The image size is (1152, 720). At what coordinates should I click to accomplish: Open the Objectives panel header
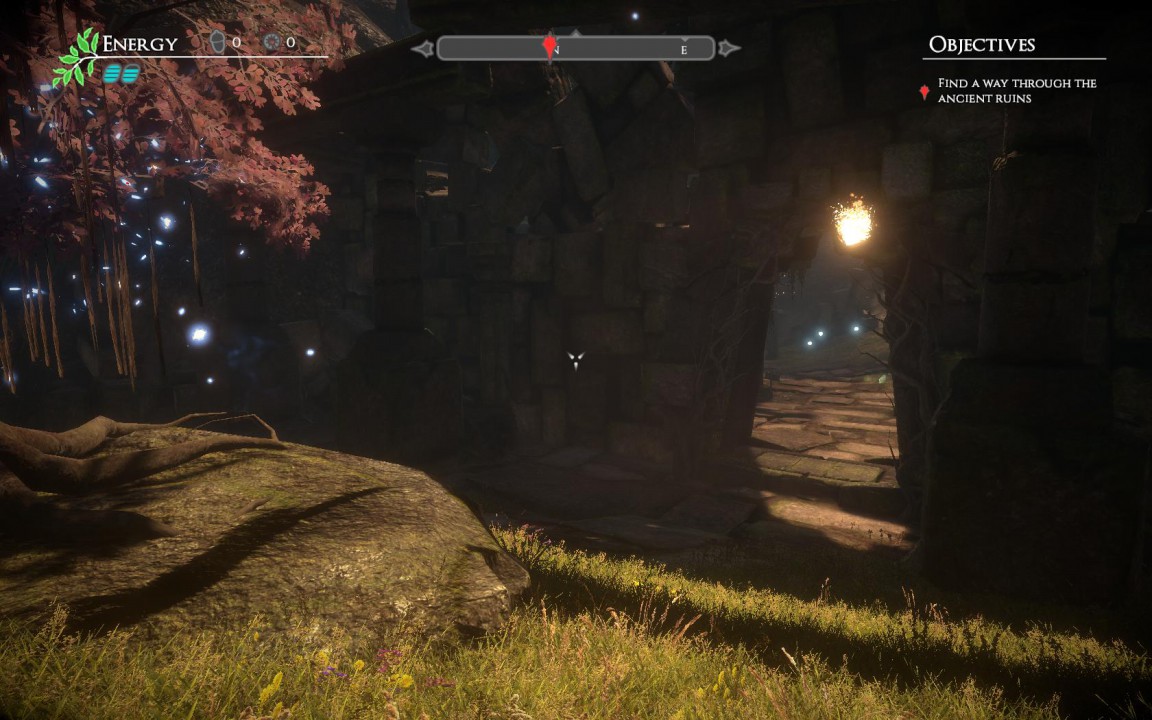pyautogui.click(x=981, y=44)
